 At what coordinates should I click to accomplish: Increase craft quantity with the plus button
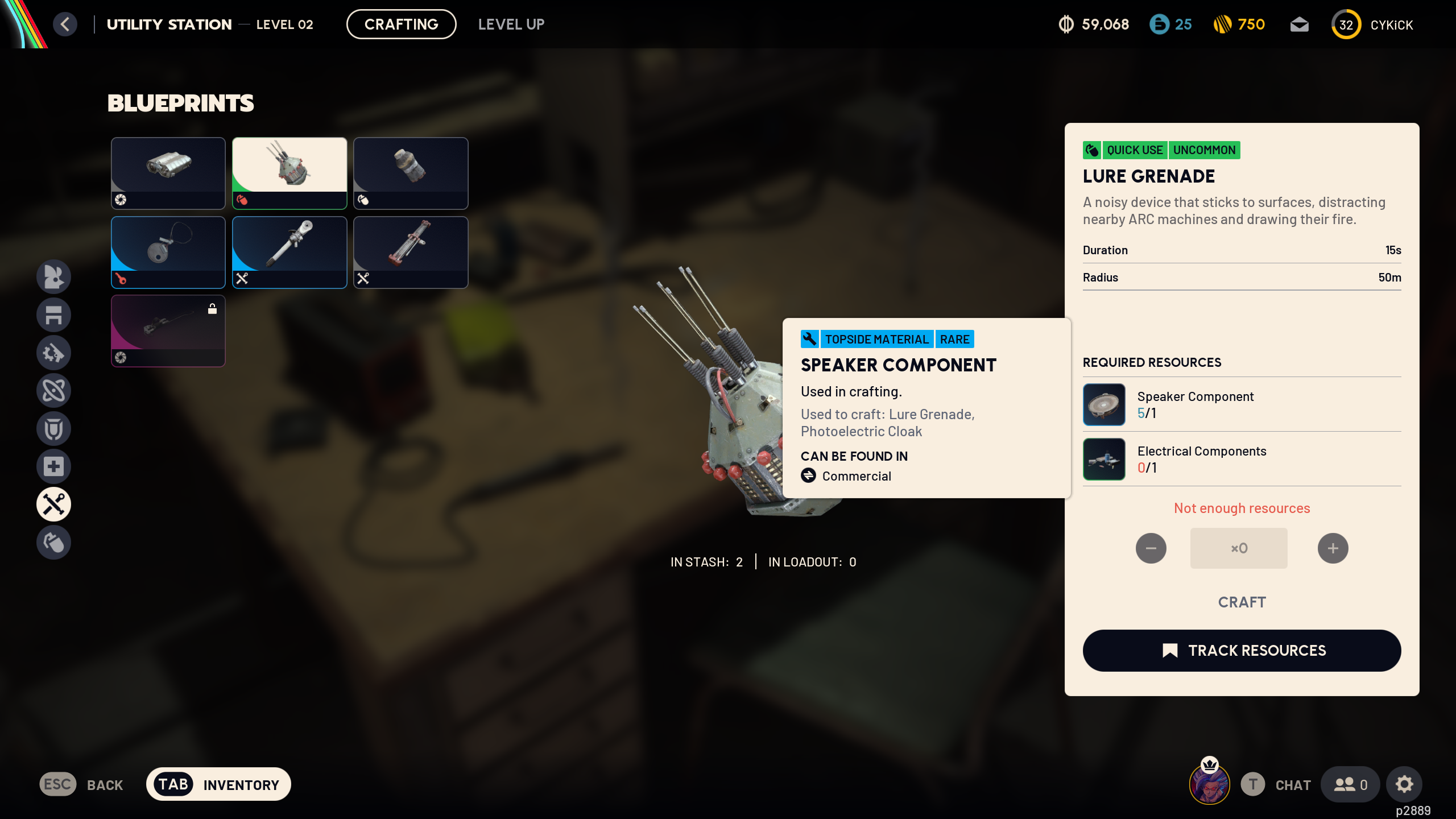point(1333,548)
